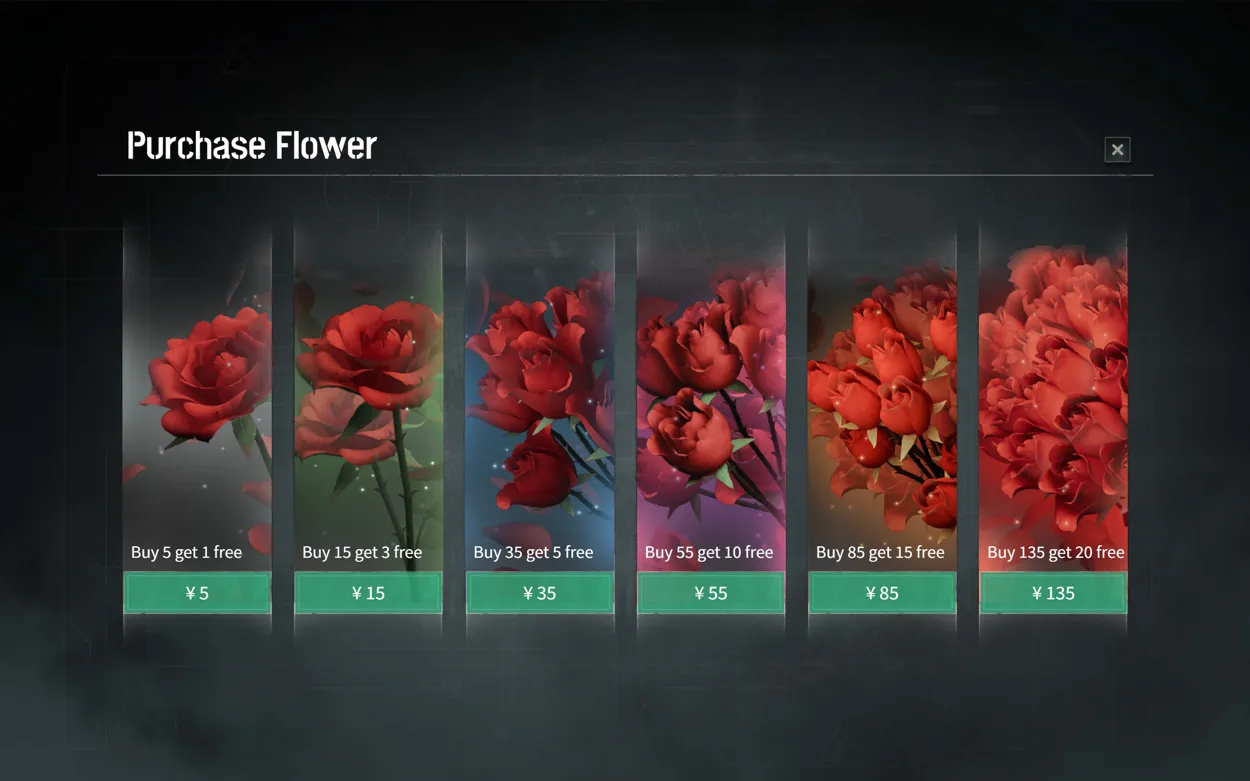Buy the ¥ 135 rose bouquet
The width and height of the screenshot is (1250, 781).
(x=1053, y=593)
